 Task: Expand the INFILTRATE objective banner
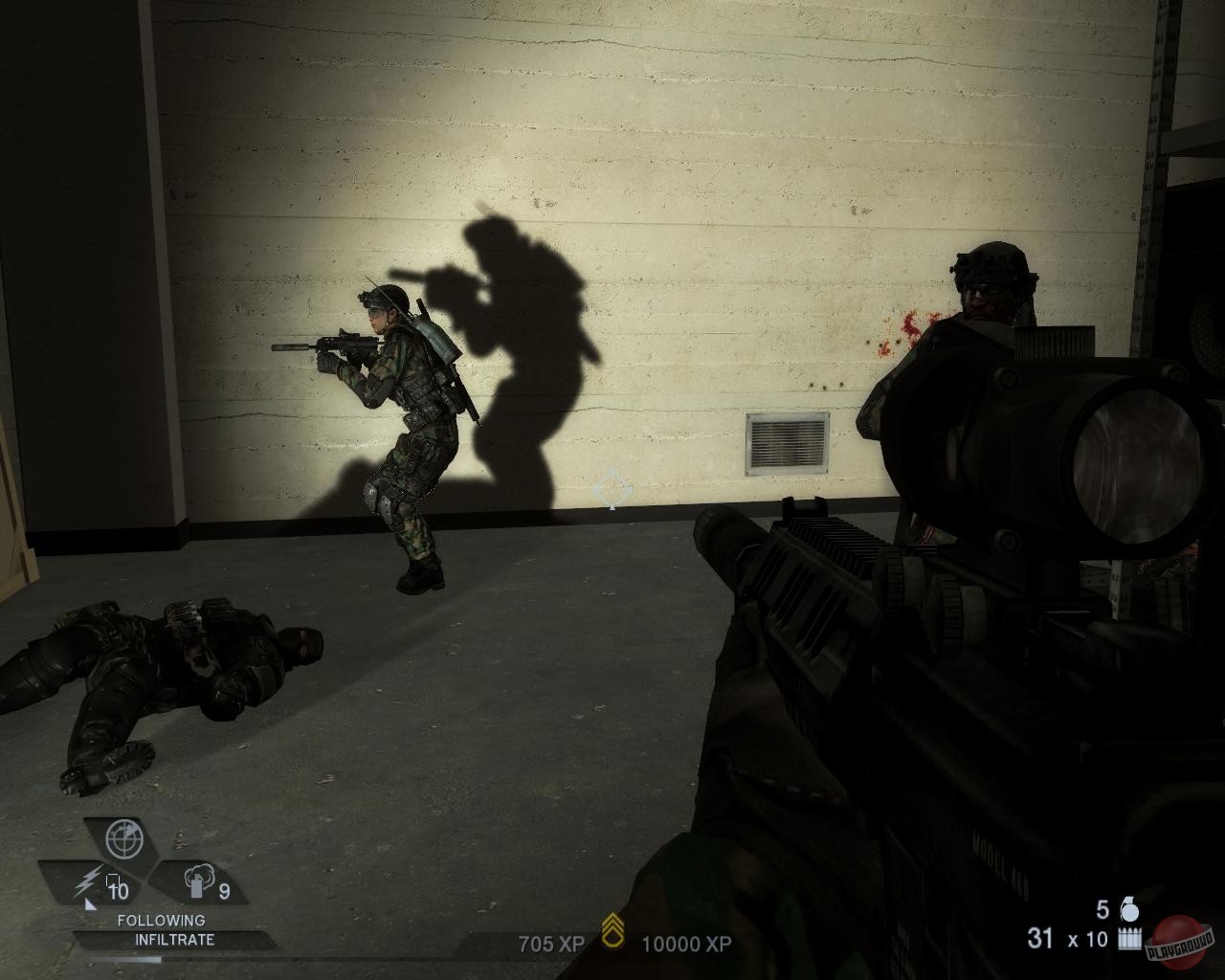click(174, 938)
